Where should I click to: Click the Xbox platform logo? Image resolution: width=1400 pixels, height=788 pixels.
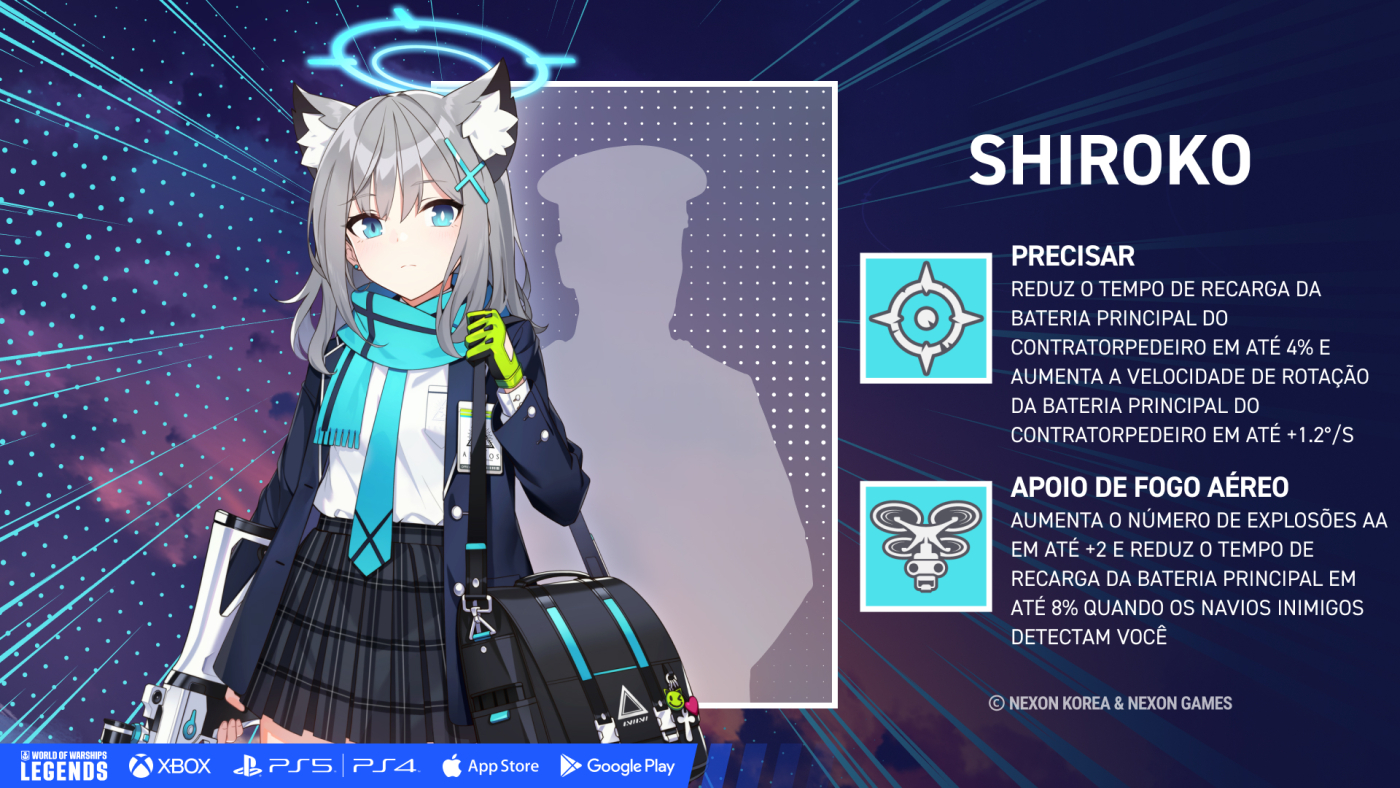pos(170,766)
